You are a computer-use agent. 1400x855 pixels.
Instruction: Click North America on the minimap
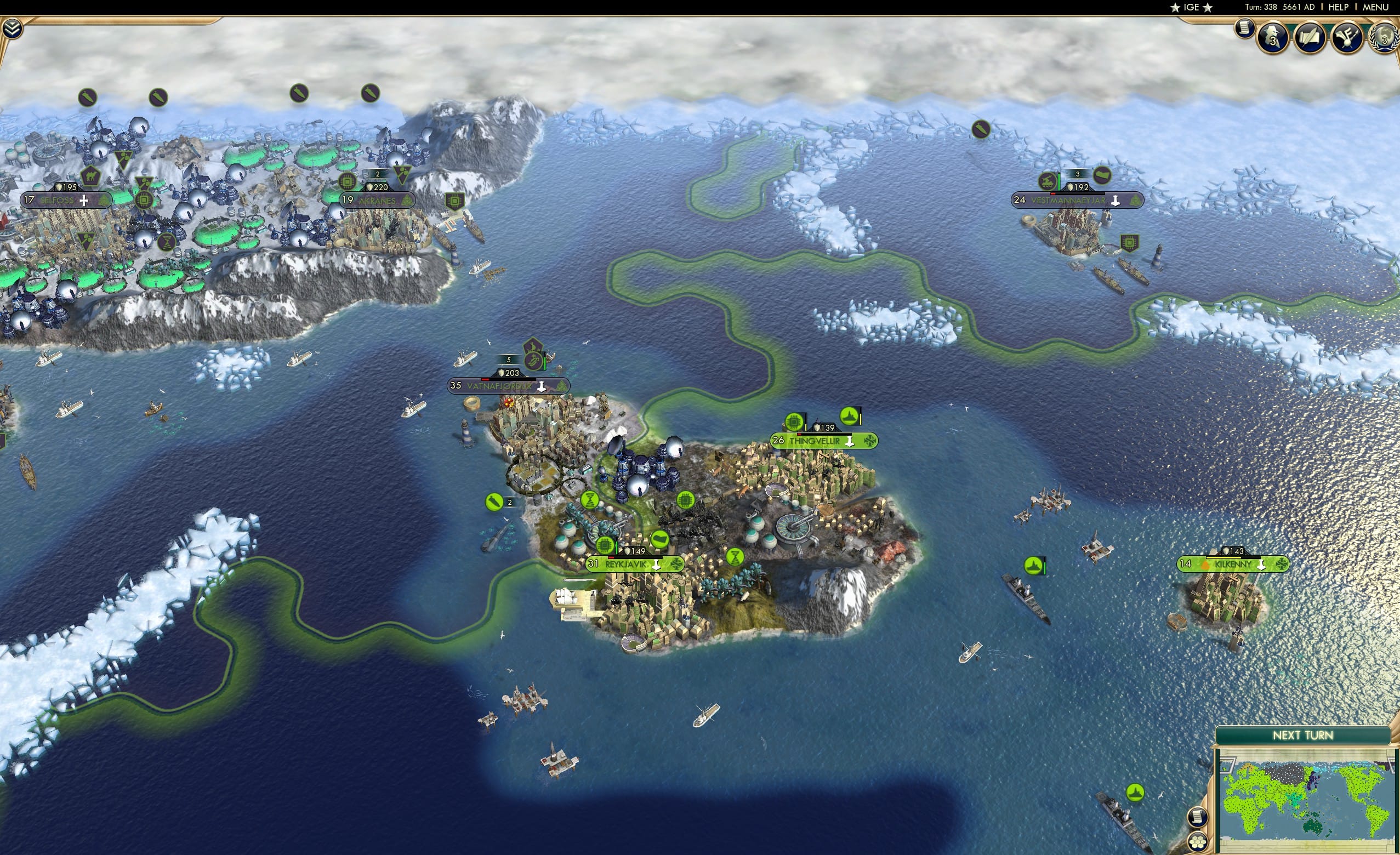1360,782
